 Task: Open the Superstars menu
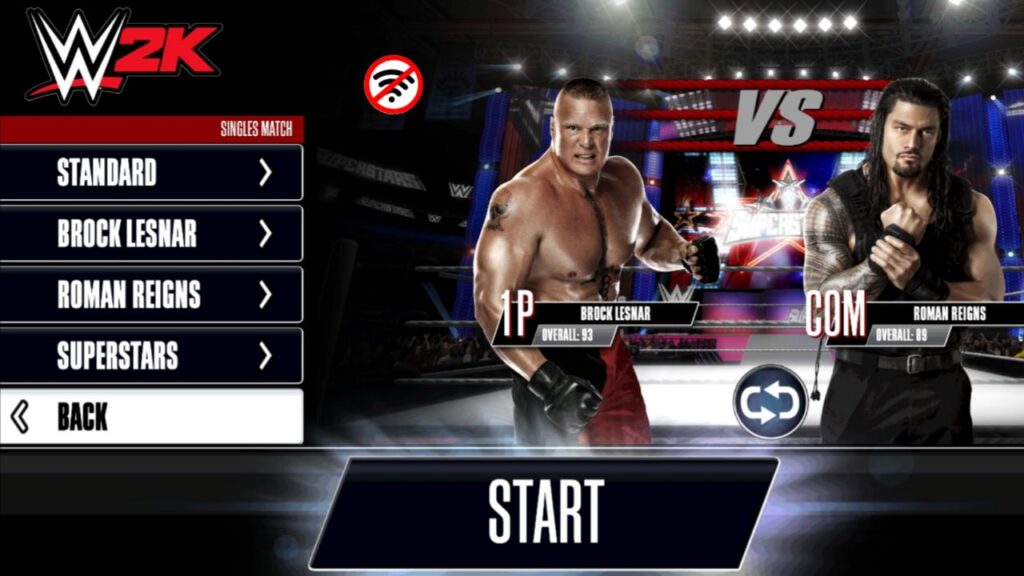pyautogui.click(x=152, y=355)
